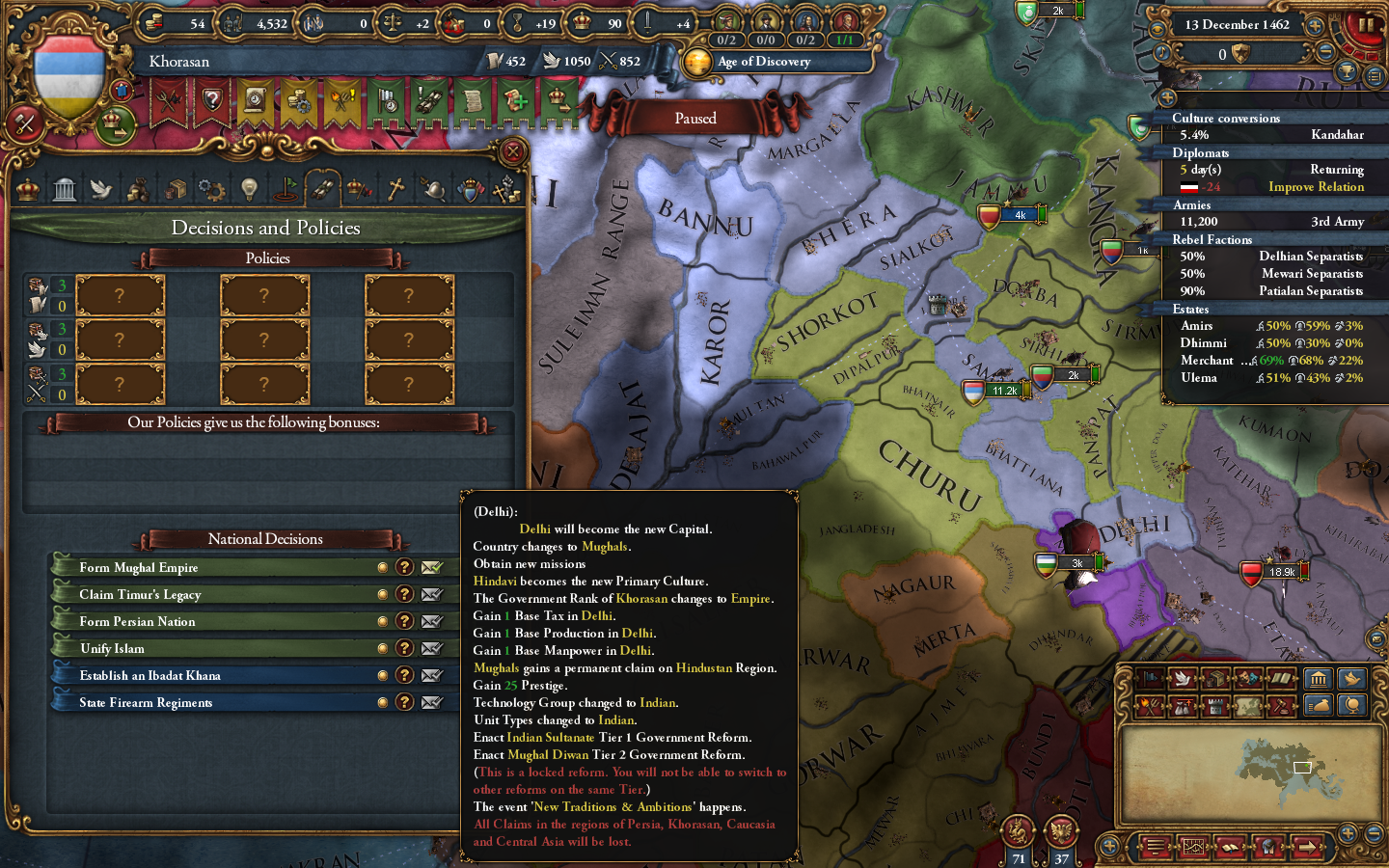
Task: Open the Trade panel via goods crate icon
Action: [x=177, y=188]
